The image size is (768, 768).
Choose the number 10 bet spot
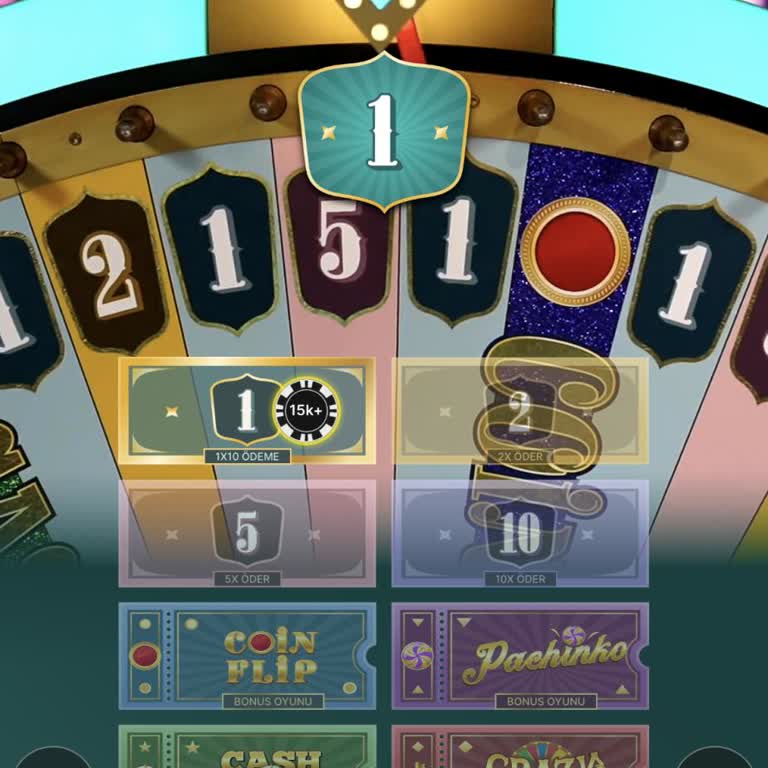tap(520, 533)
